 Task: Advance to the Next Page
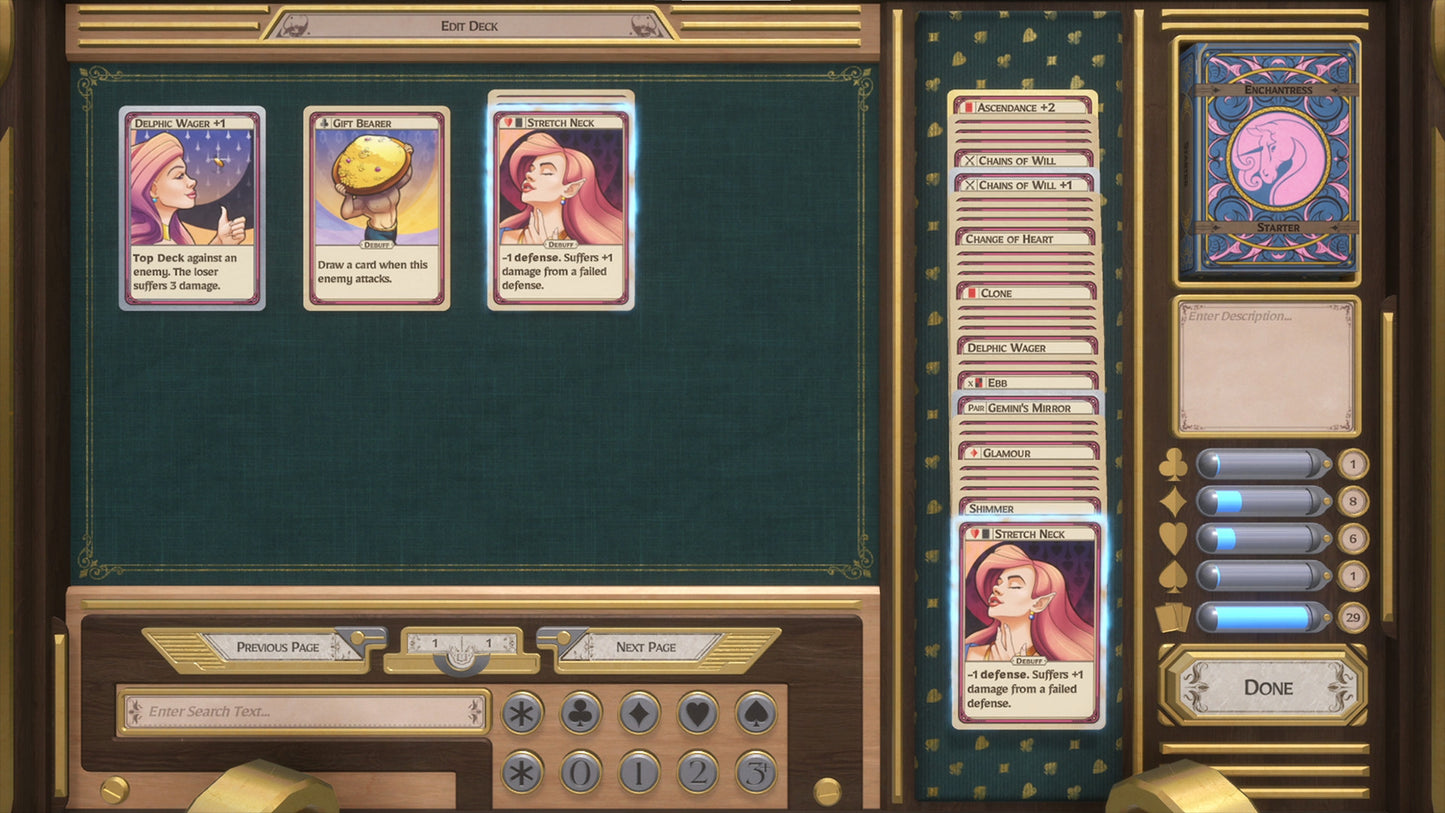[x=646, y=647]
